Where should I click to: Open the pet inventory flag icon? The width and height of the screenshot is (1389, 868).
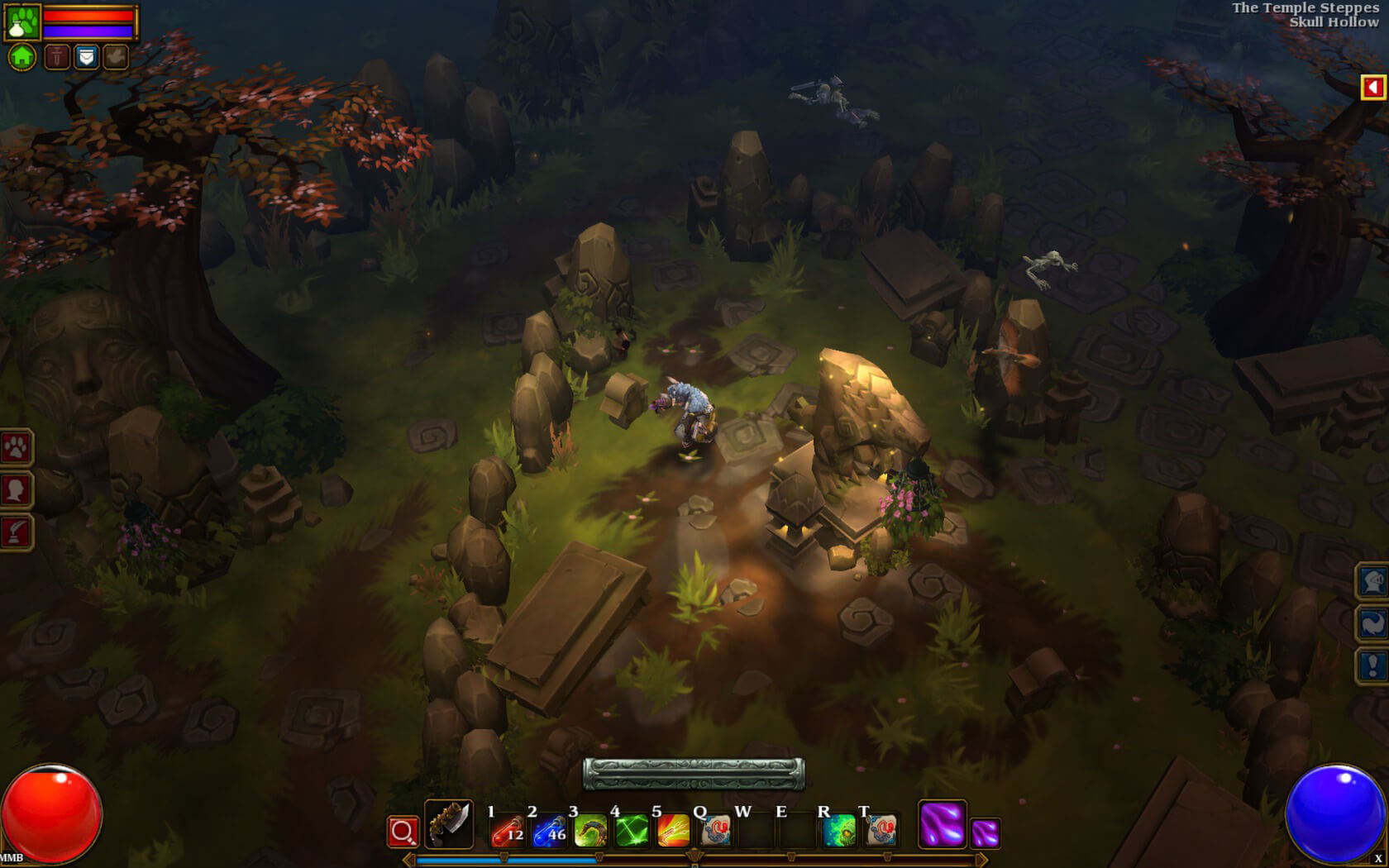tap(85, 56)
